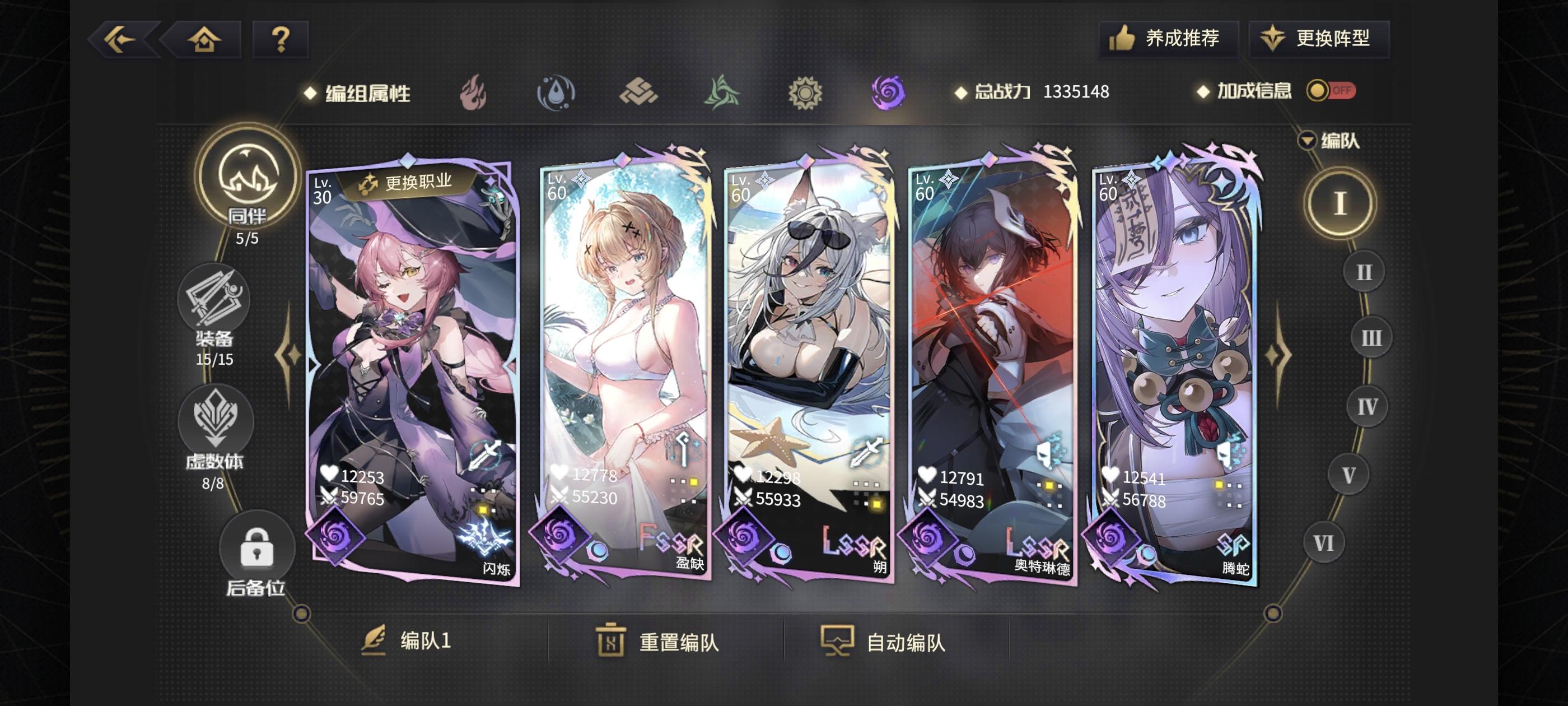Image resolution: width=1568 pixels, height=706 pixels.
Task: Select the wind element filter icon
Action: pyautogui.click(x=722, y=92)
